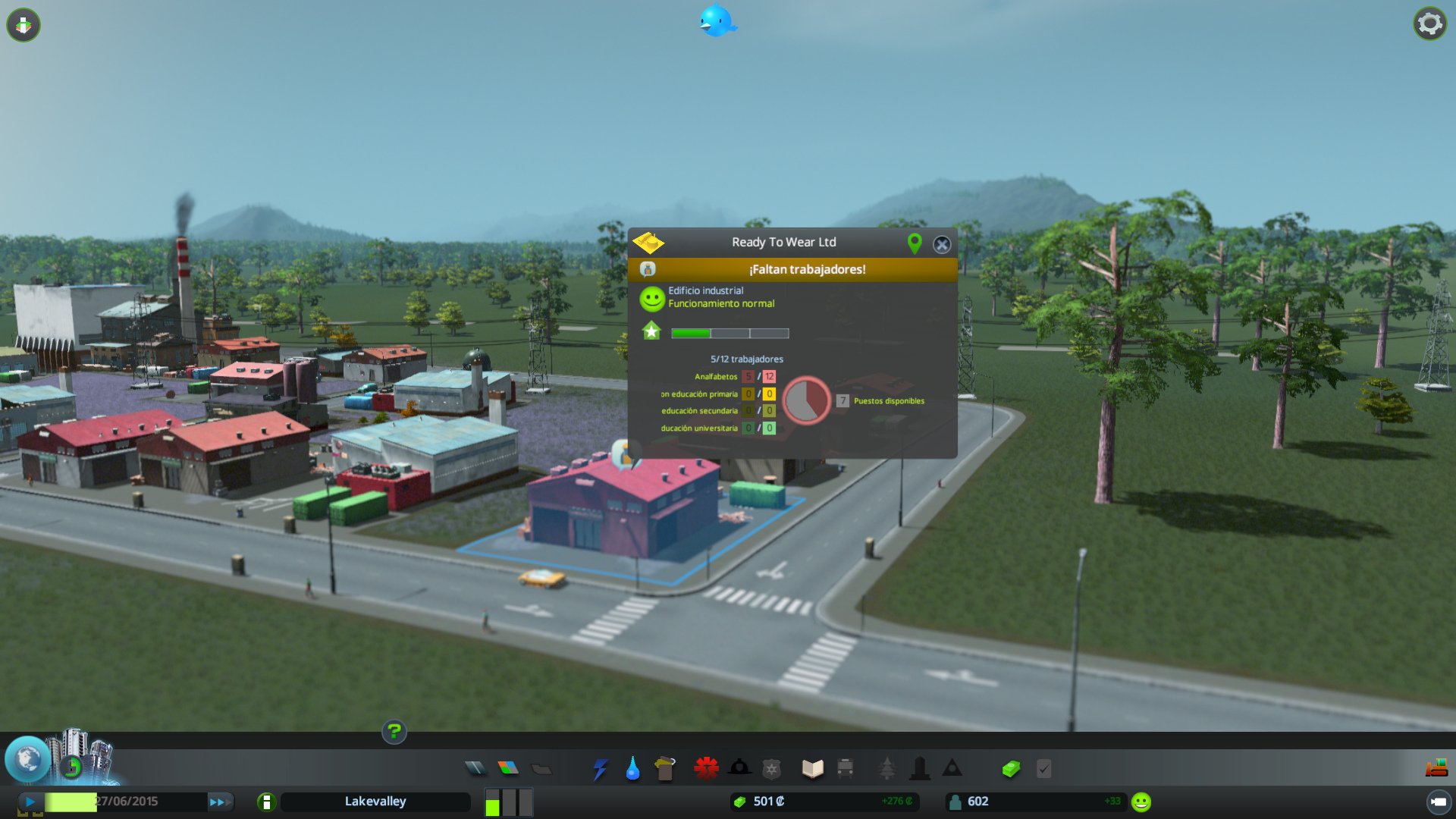Locate Ready To Wear Ltd with map pin

(914, 243)
